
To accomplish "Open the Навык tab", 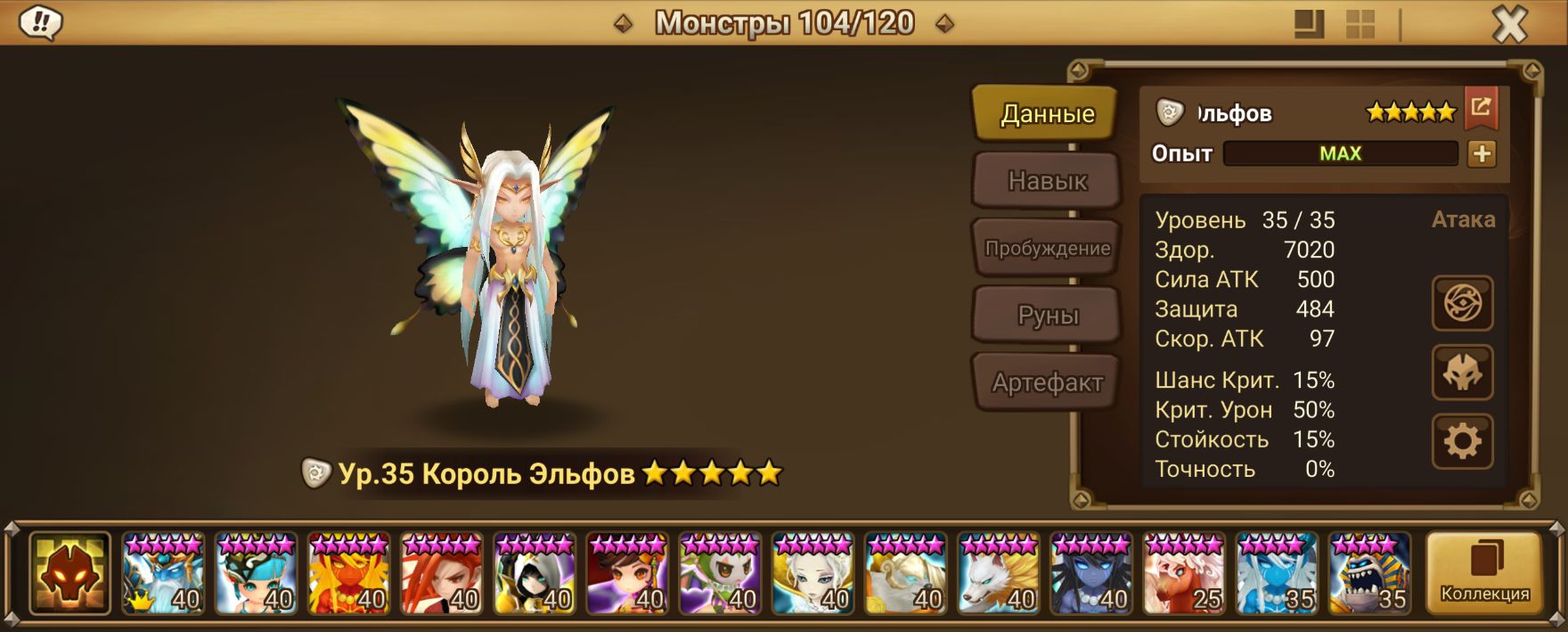I will [x=1046, y=181].
